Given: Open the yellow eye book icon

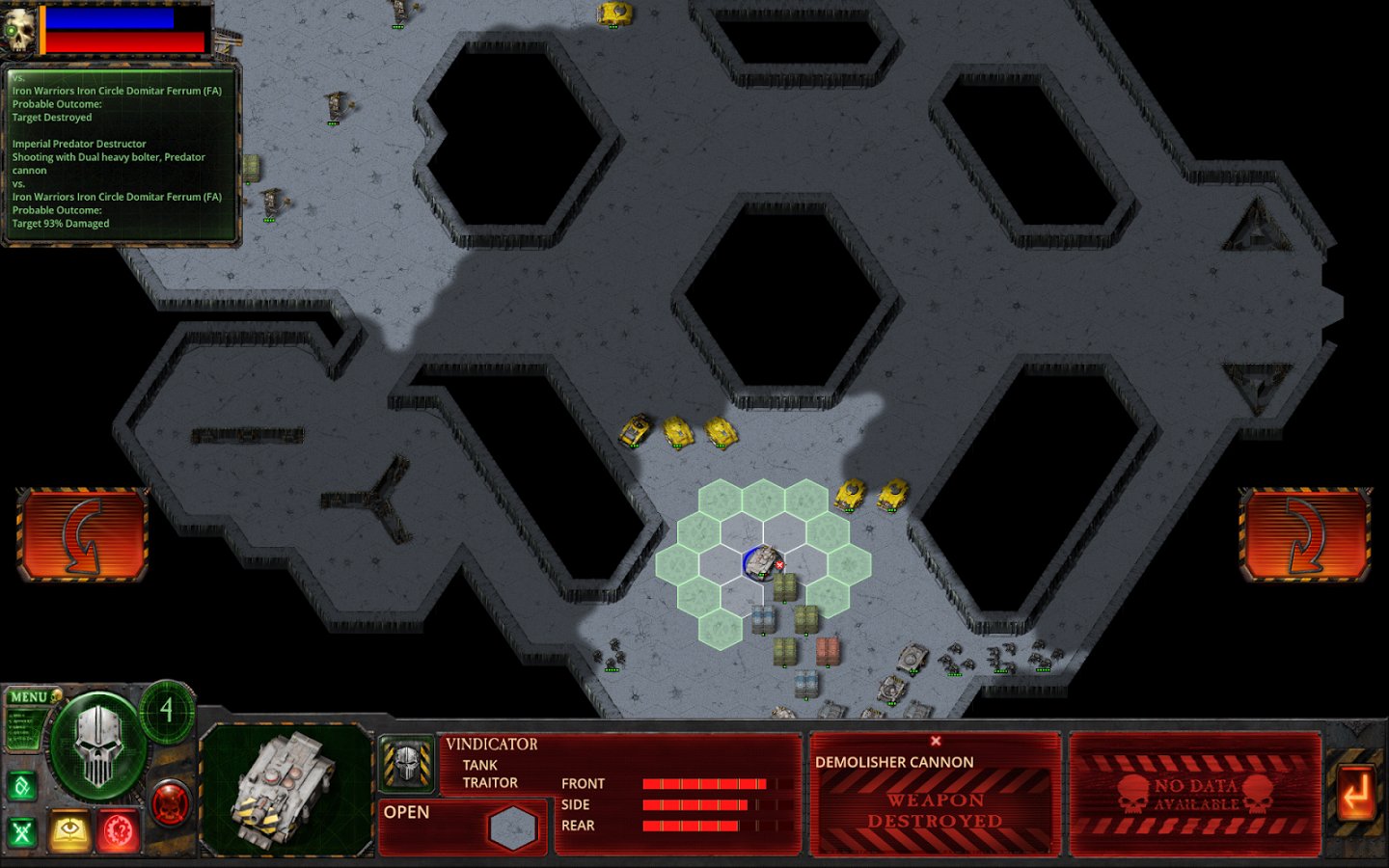Looking at the screenshot, I should coord(69,831).
